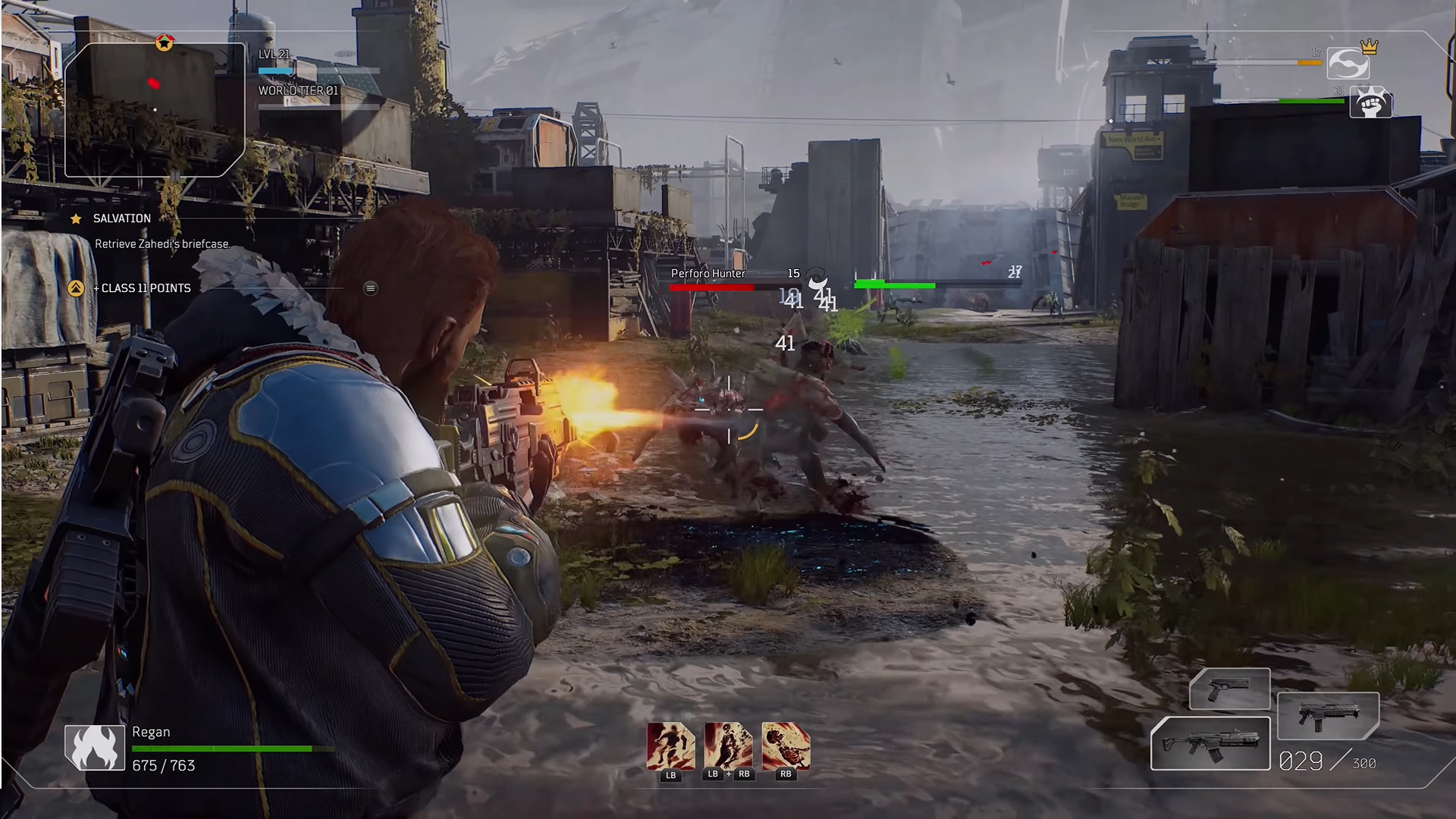
Task: Select the Pyromancer flame class icon near Regan's health
Action: point(93,746)
